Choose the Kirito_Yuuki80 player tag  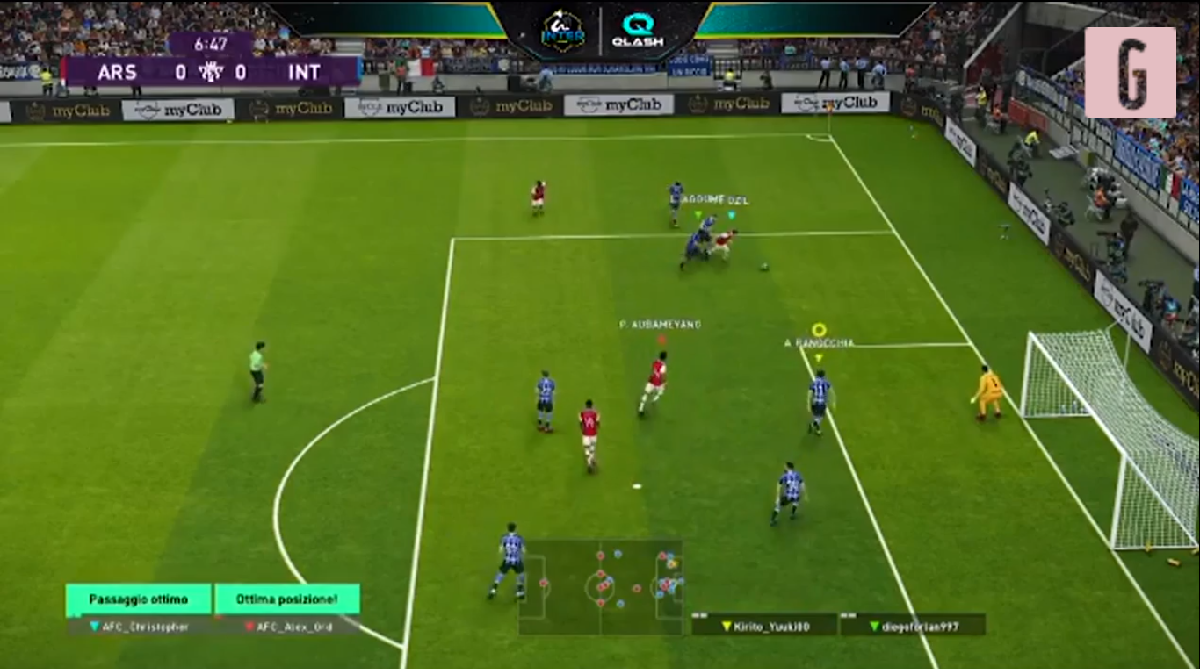click(x=764, y=625)
